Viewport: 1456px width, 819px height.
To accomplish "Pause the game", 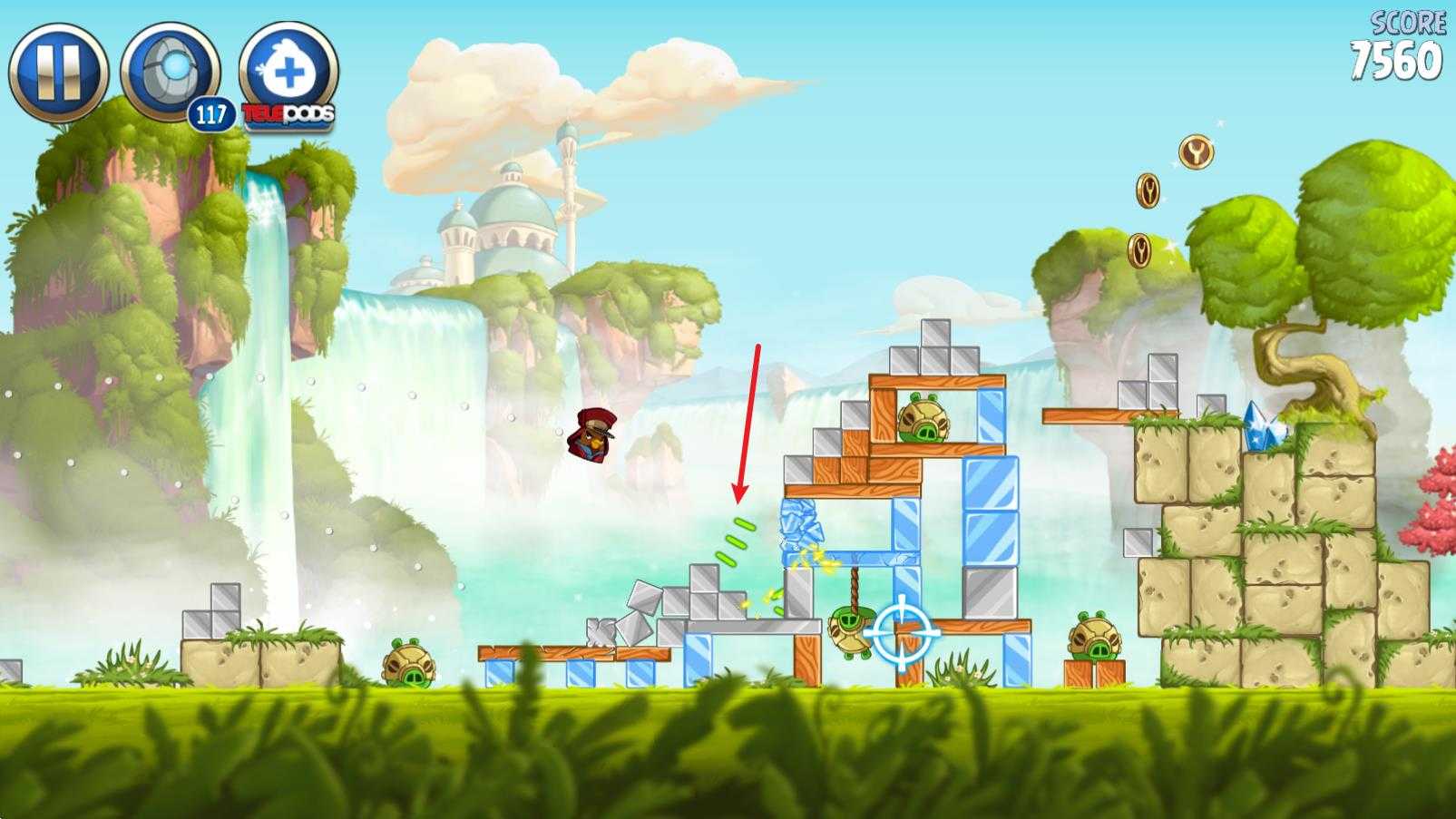I will [58, 73].
